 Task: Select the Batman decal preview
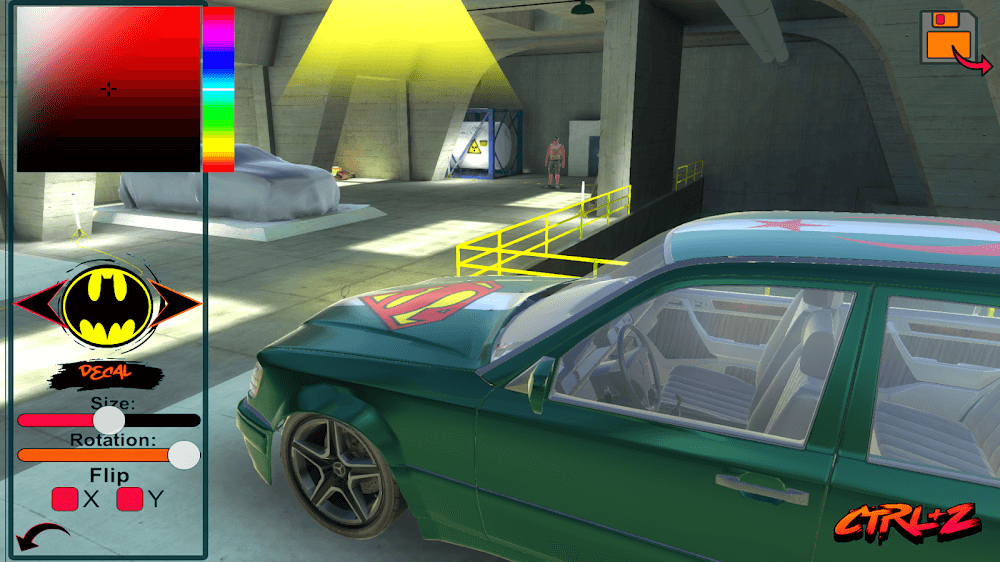(x=108, y=304)
